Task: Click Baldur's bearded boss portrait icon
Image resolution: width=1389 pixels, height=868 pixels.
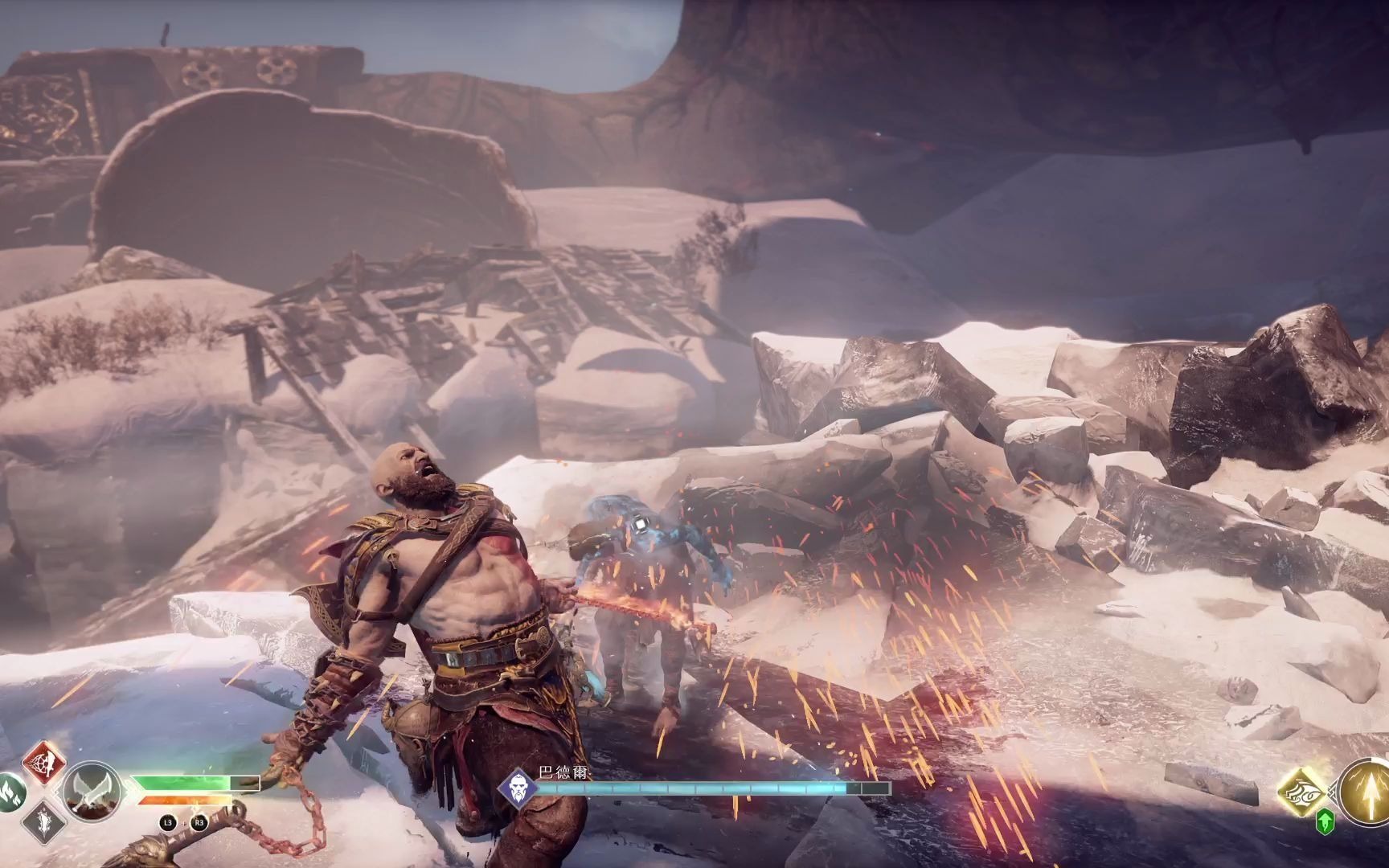Action: tap(517, 788)
